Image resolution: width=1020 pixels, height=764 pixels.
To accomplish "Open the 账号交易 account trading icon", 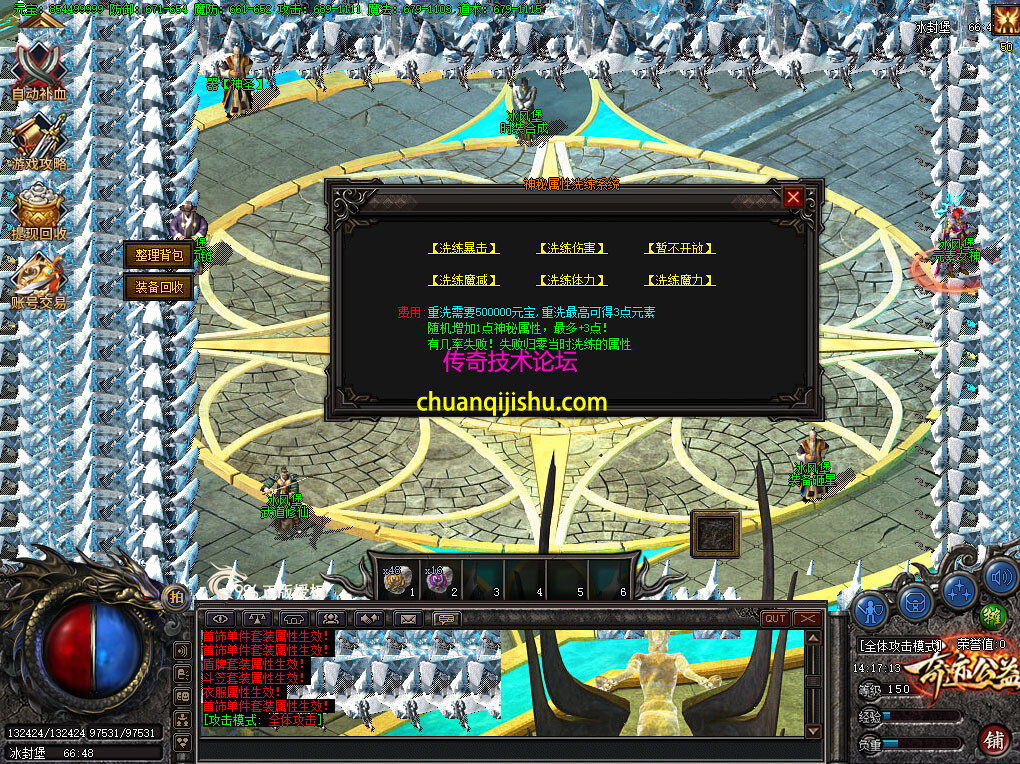I will [39, 282].
